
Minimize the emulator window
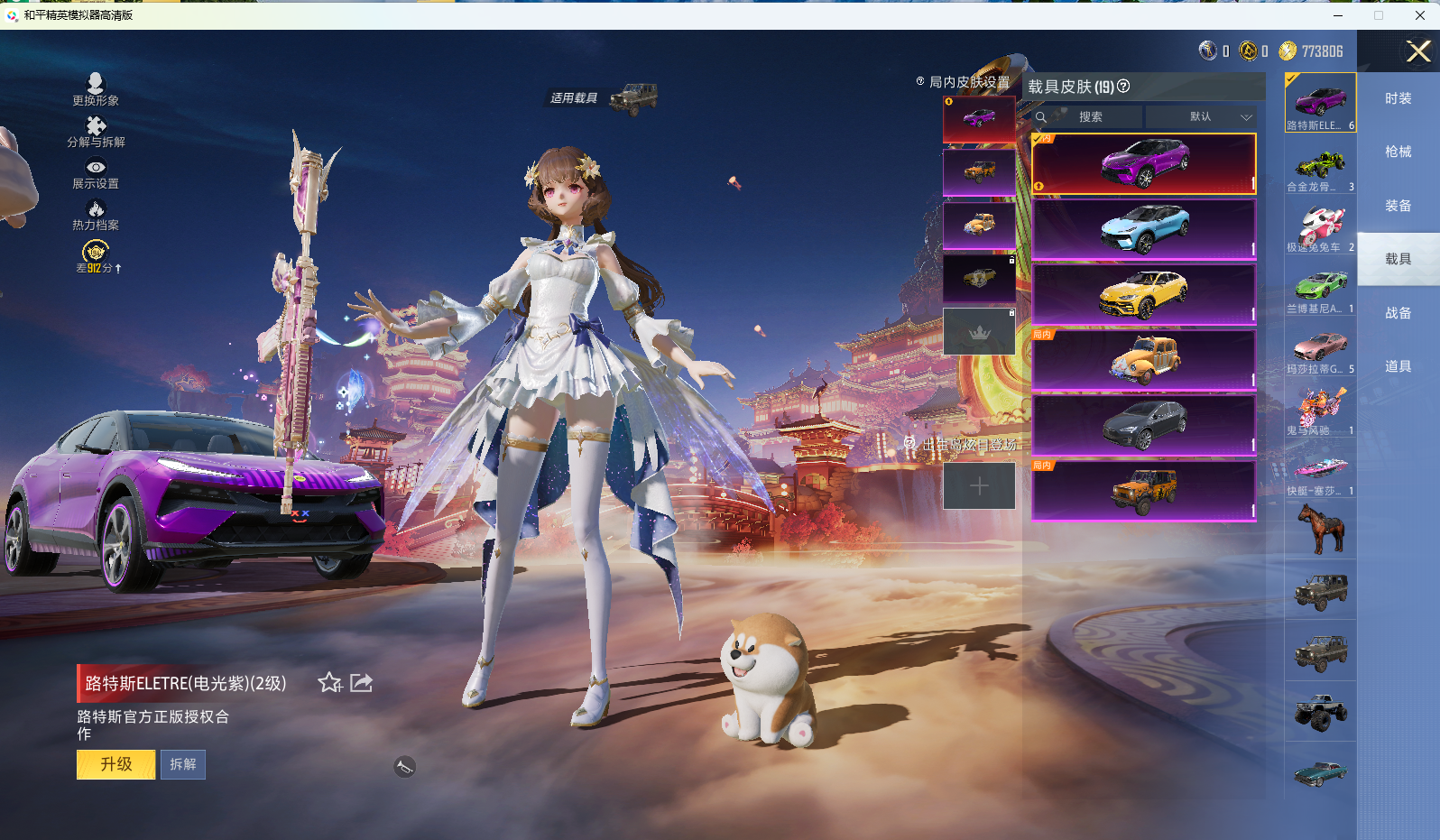point(1337,15)
